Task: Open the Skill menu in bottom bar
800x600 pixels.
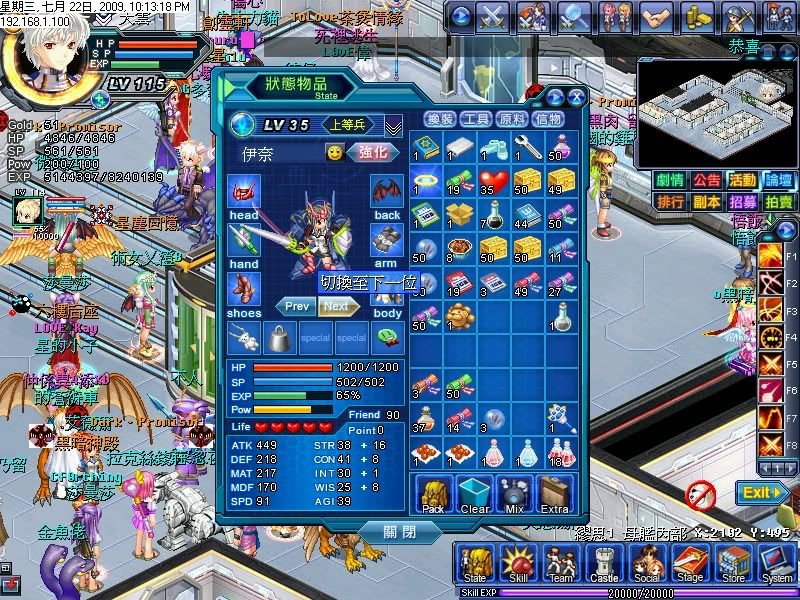Action: [x=516, y=563]
